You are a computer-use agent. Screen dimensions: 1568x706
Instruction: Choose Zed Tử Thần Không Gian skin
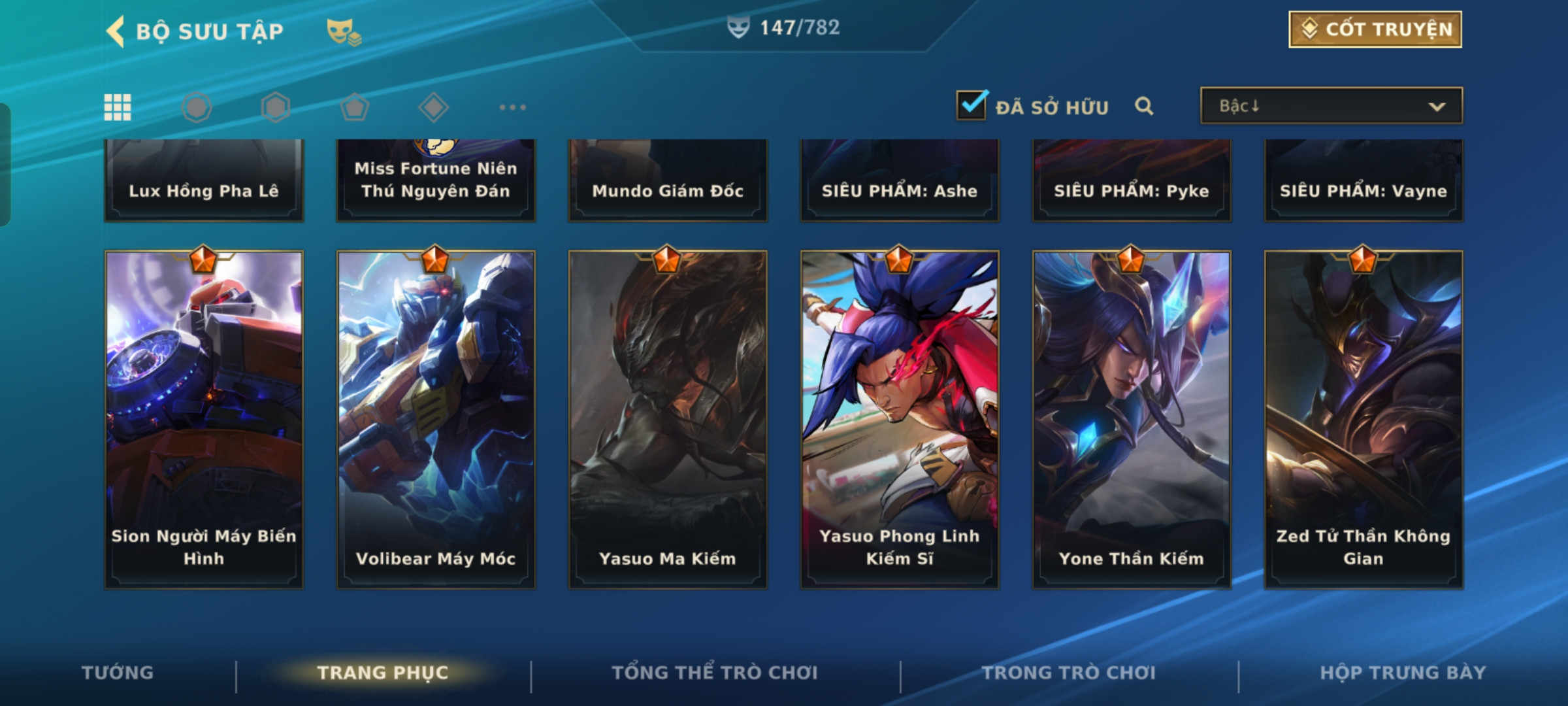click(1364, 419)
